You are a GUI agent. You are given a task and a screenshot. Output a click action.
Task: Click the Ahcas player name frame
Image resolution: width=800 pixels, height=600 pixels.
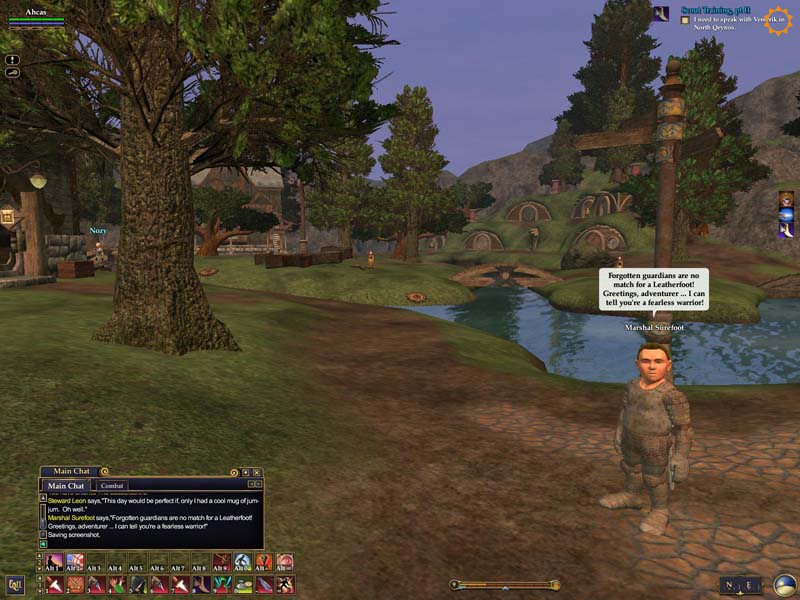click(35, 10)
